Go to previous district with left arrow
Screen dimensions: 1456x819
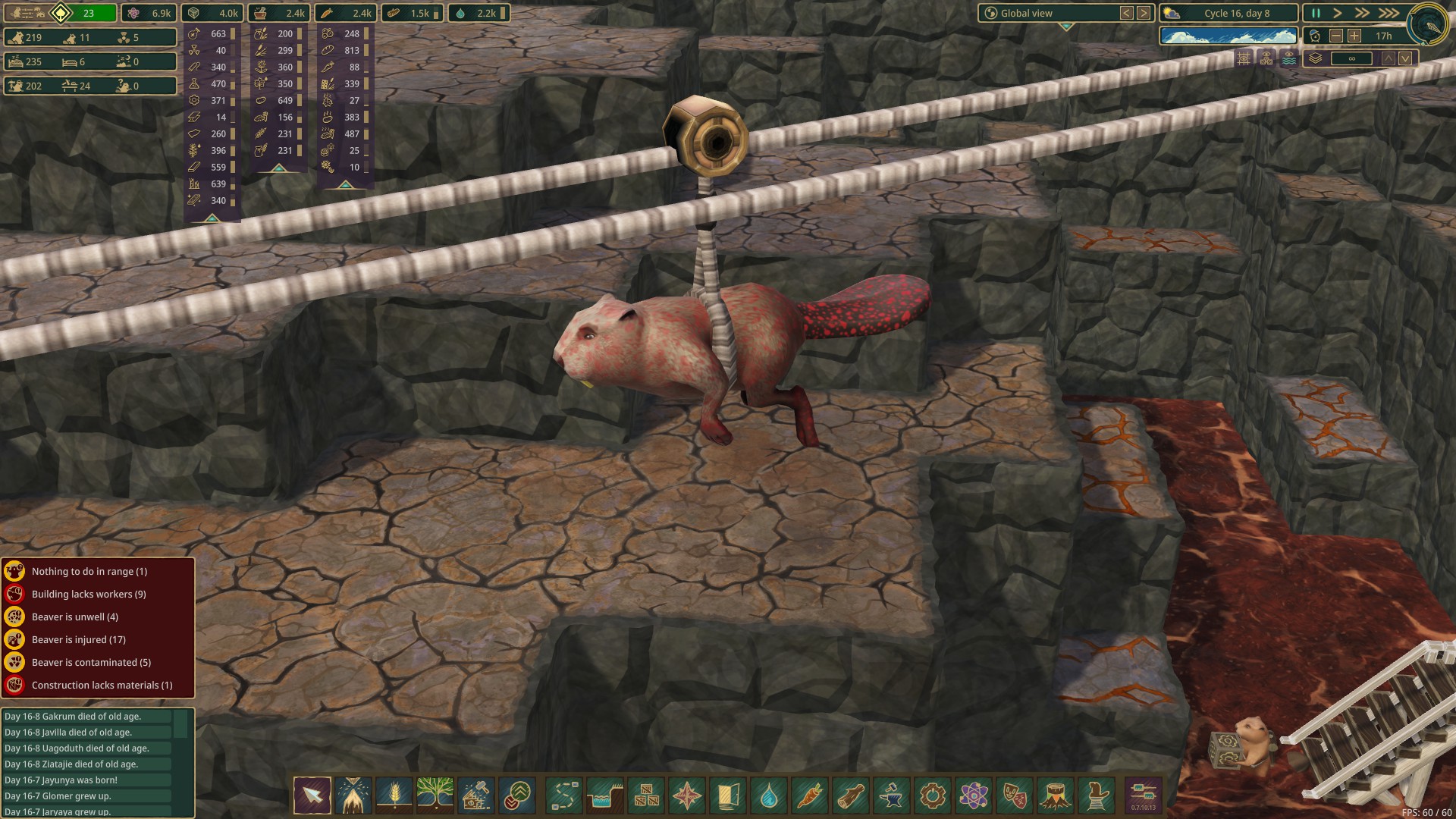coord(1127,13)
